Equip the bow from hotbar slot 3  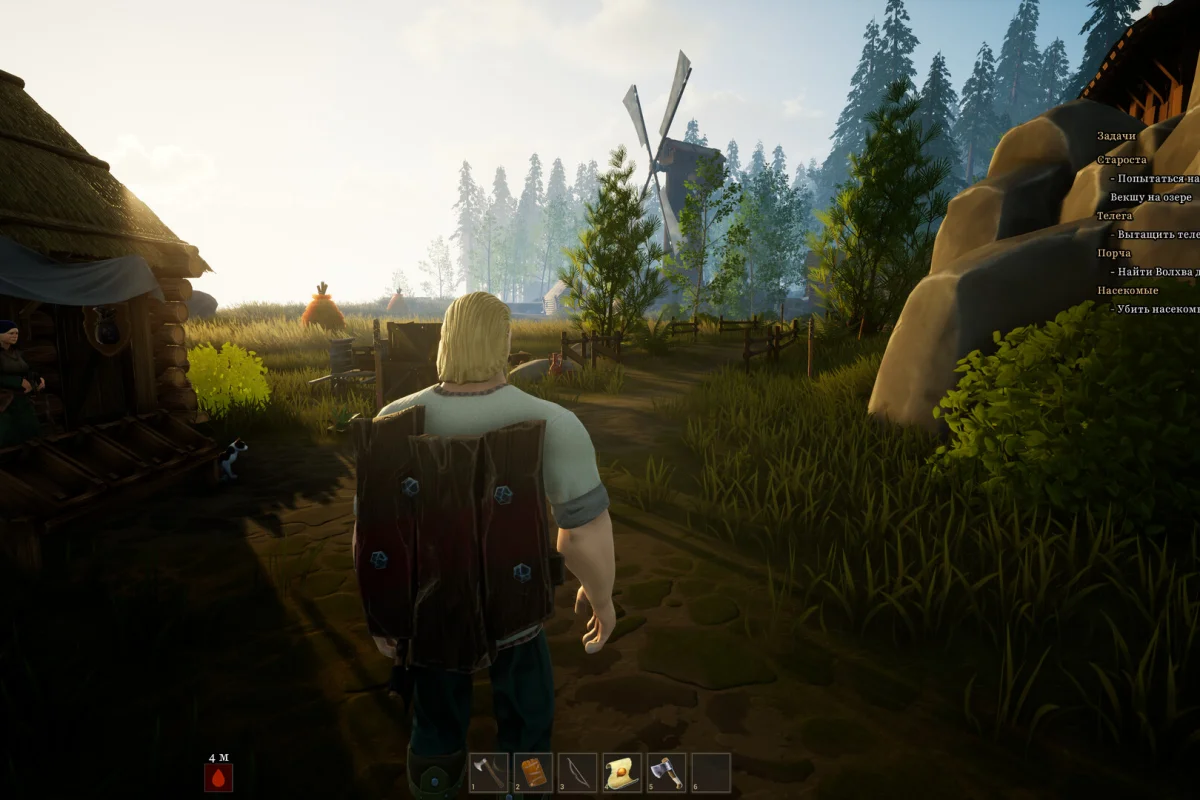point(577,772)
